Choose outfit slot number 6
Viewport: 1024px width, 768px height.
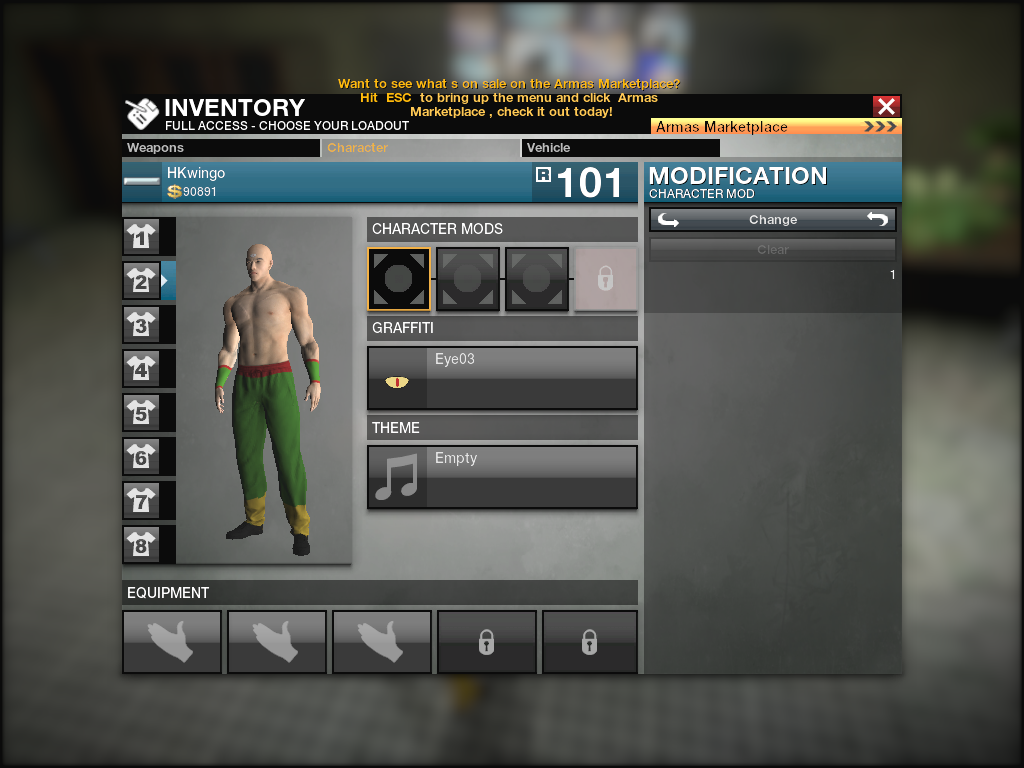click(x=140, y=457)
